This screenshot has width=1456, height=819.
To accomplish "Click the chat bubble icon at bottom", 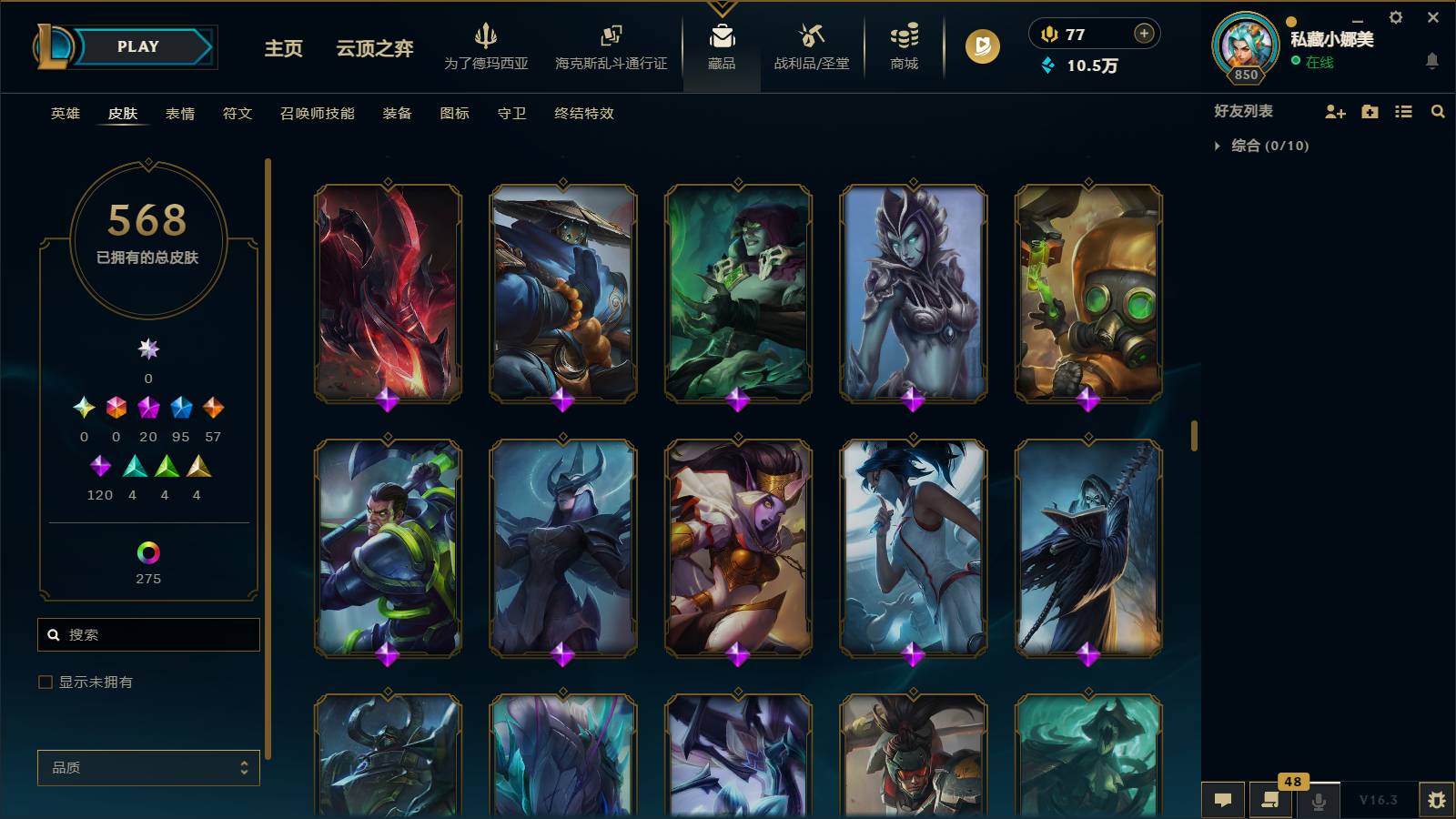I will tap(1224, 800).
